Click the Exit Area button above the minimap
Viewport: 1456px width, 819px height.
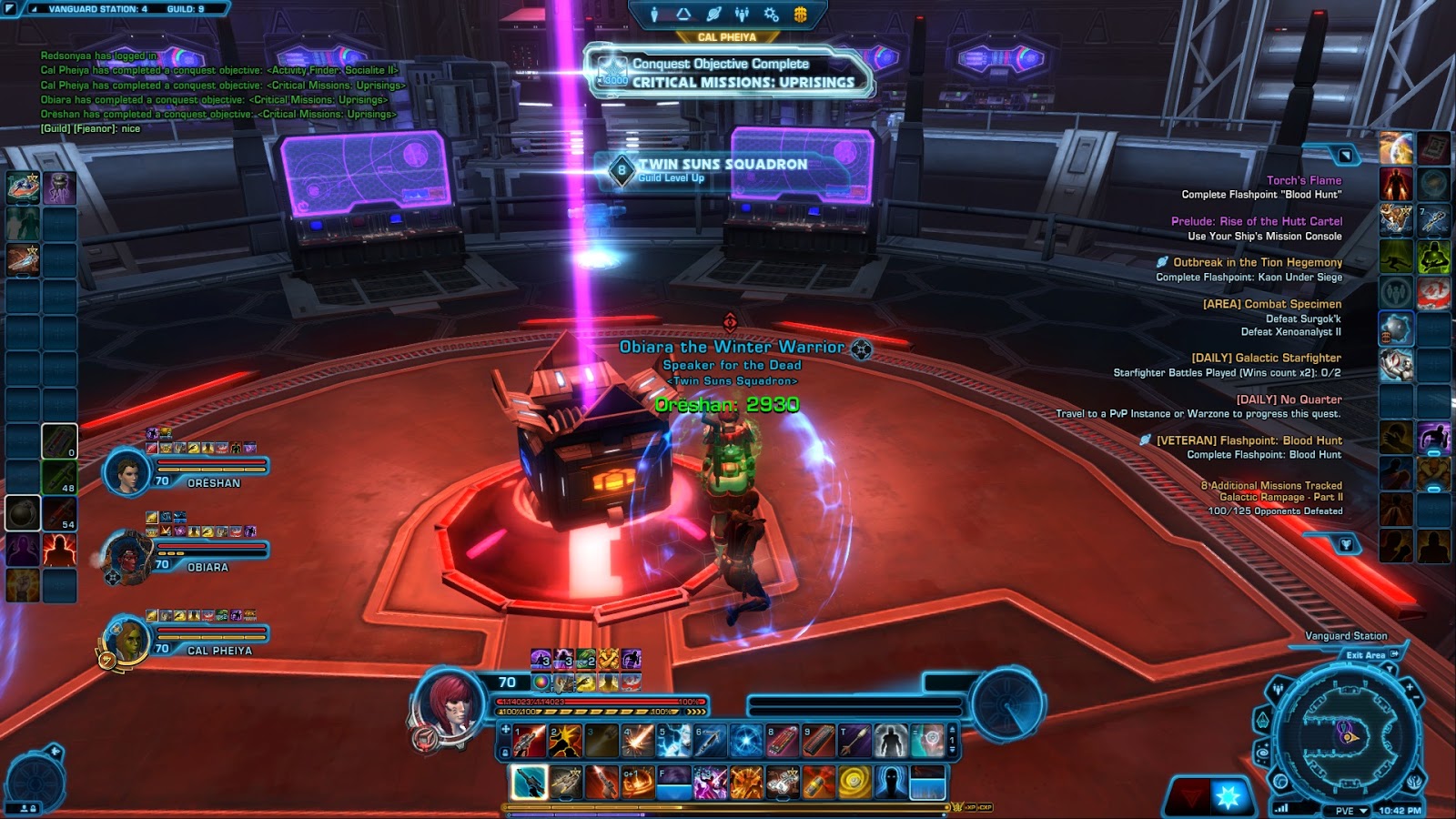(x=1365, y=654)
